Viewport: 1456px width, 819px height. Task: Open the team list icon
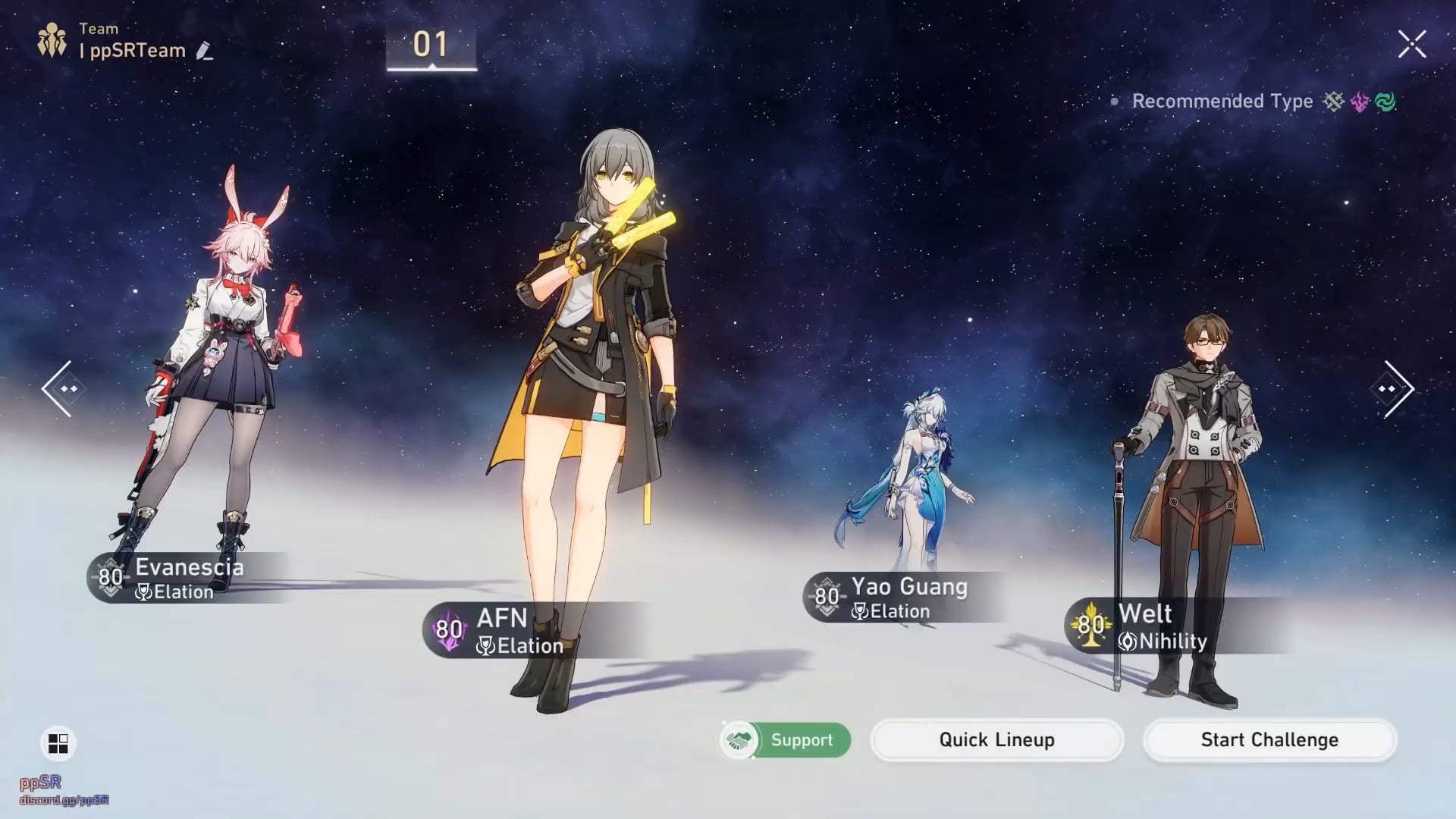pyautogui.click(x=52, y=40)
